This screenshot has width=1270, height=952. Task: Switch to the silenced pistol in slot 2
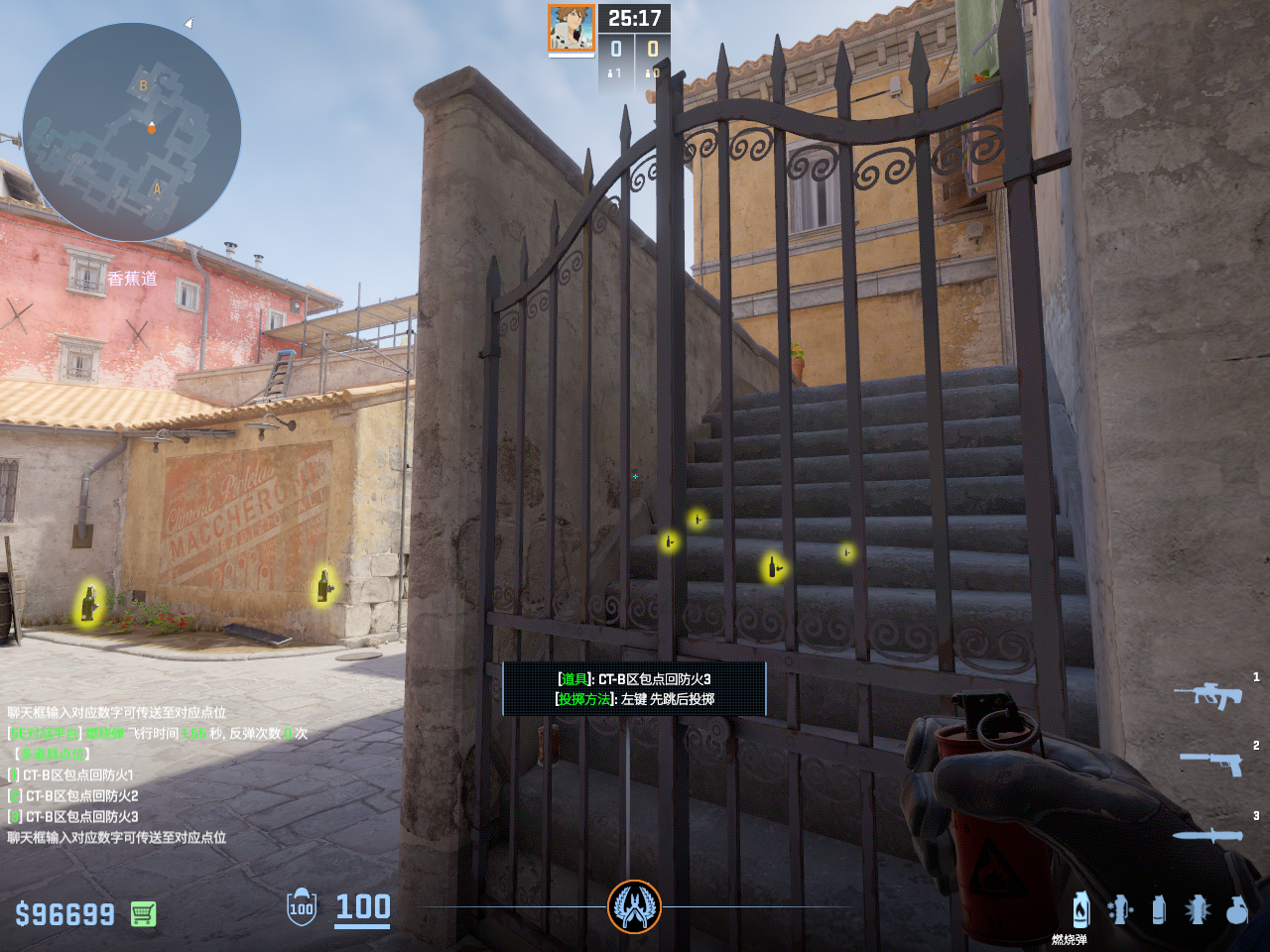coord(1211,762)
